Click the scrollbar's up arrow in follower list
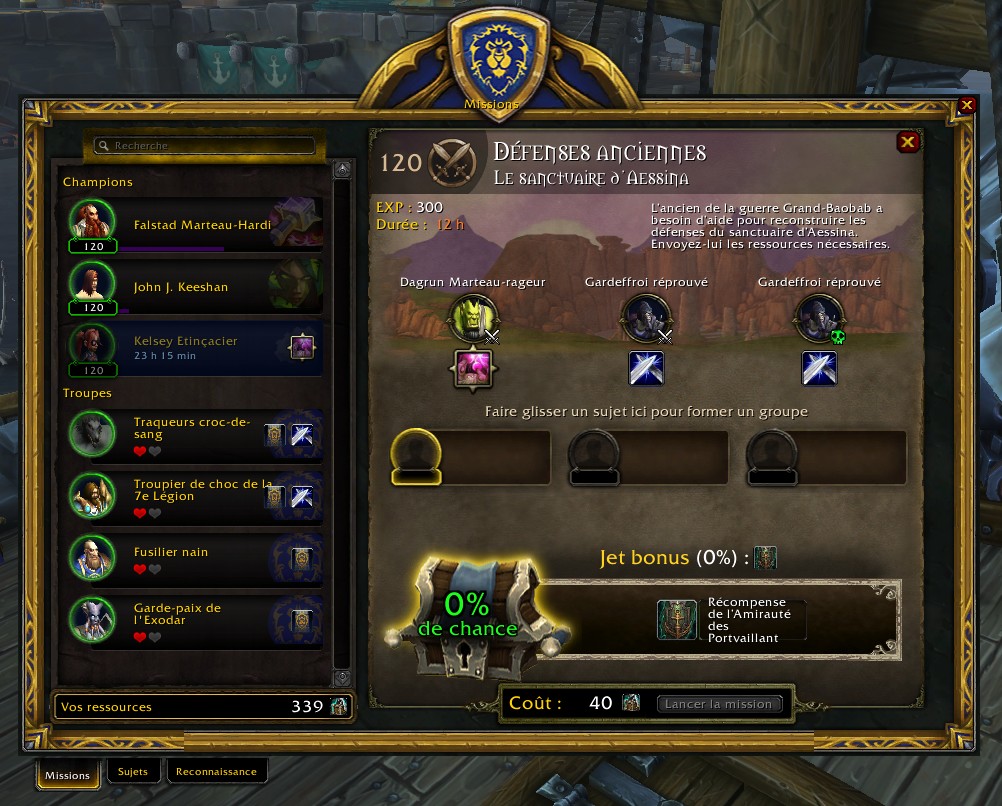1002x806 pixels. 342,167
